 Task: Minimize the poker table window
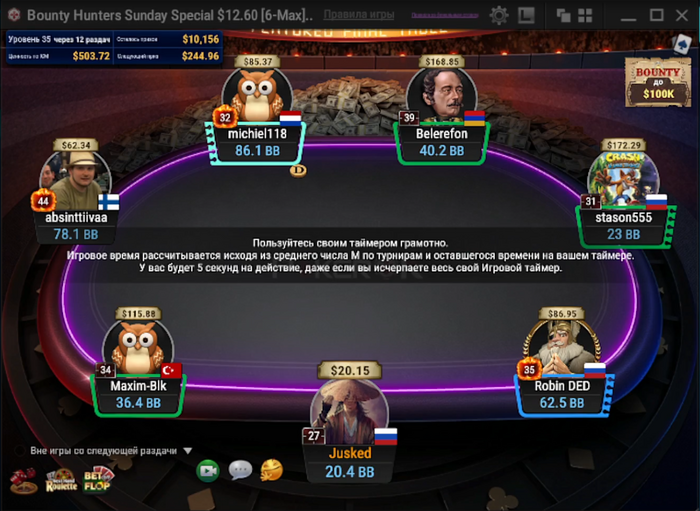click(x=626, y=15)
